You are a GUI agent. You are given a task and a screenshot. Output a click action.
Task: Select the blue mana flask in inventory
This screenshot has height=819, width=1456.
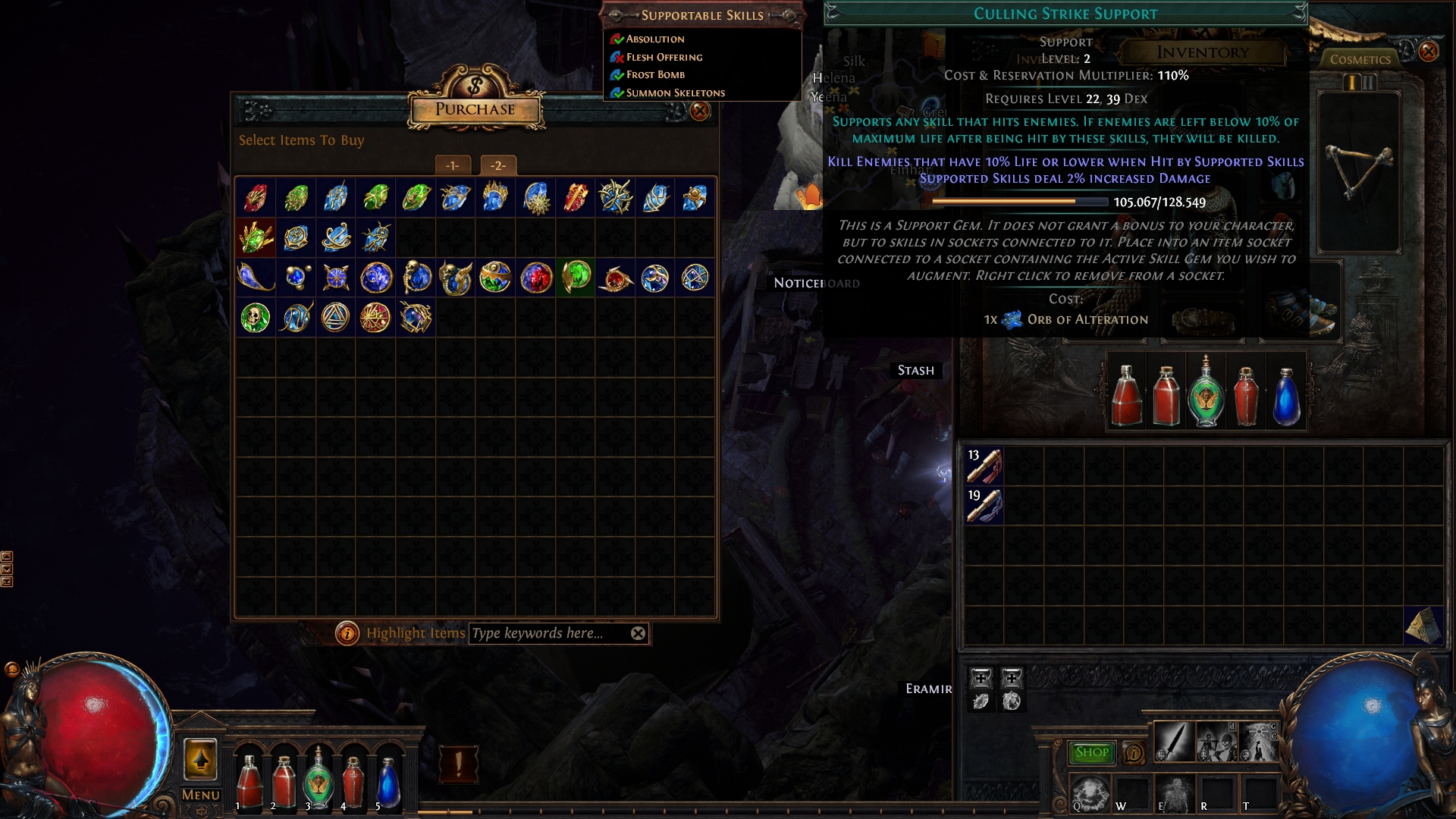(x=1286, y=396)
